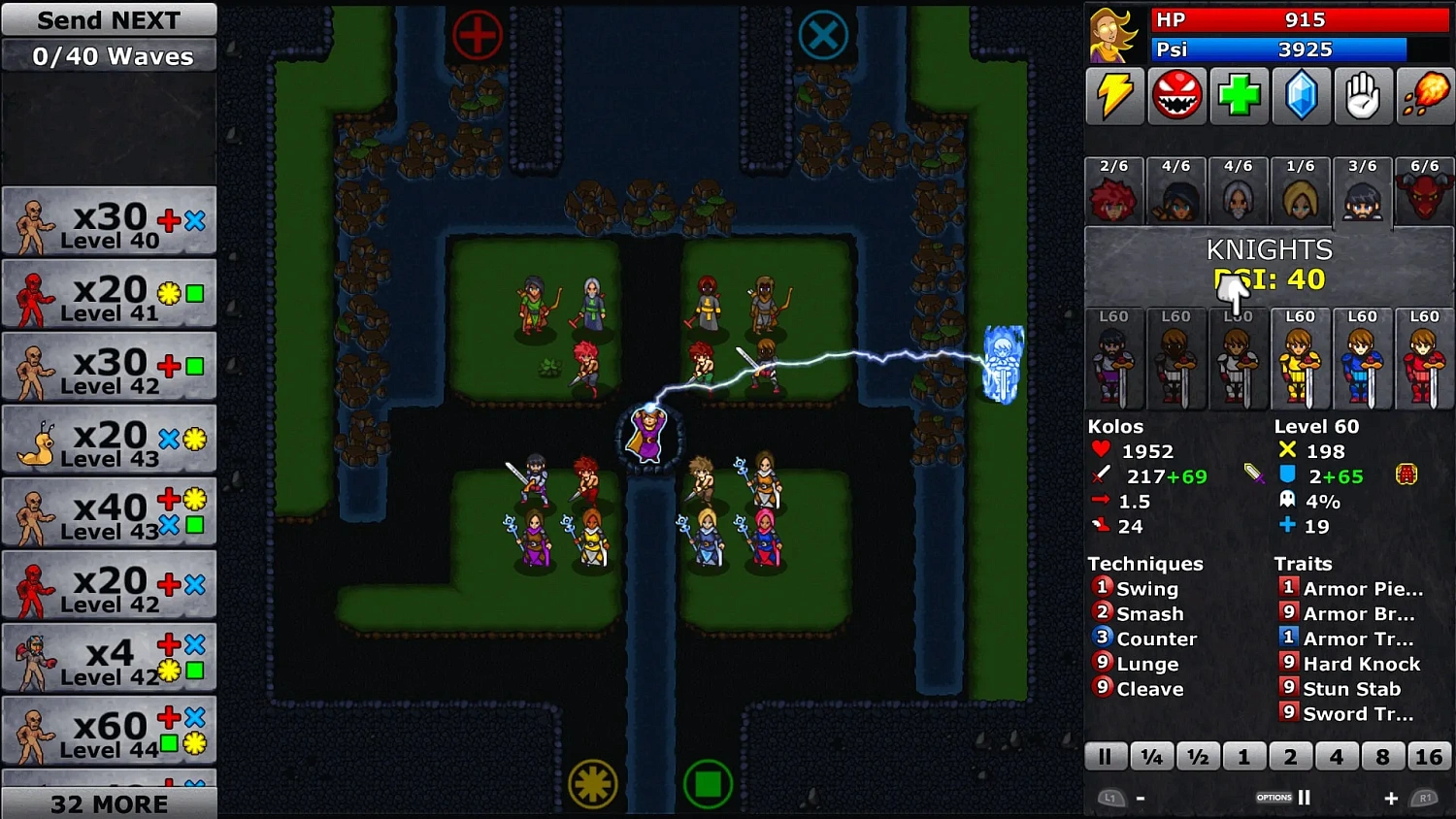
Task: Set game speed to 16x
Action: click(1429, 756)
